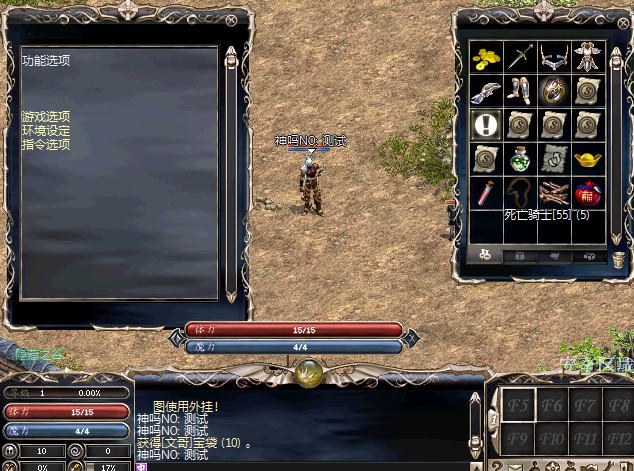Use the green potion flask
Screen dimensions: 634x471
520,159
